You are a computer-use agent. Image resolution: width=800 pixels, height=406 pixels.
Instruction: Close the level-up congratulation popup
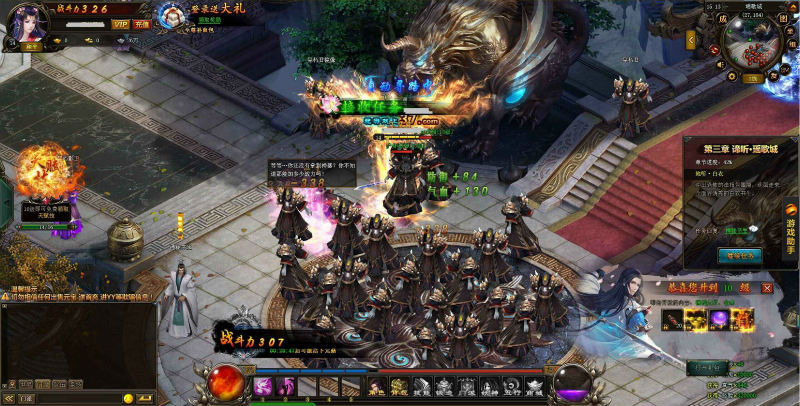[x=767, y=288]
